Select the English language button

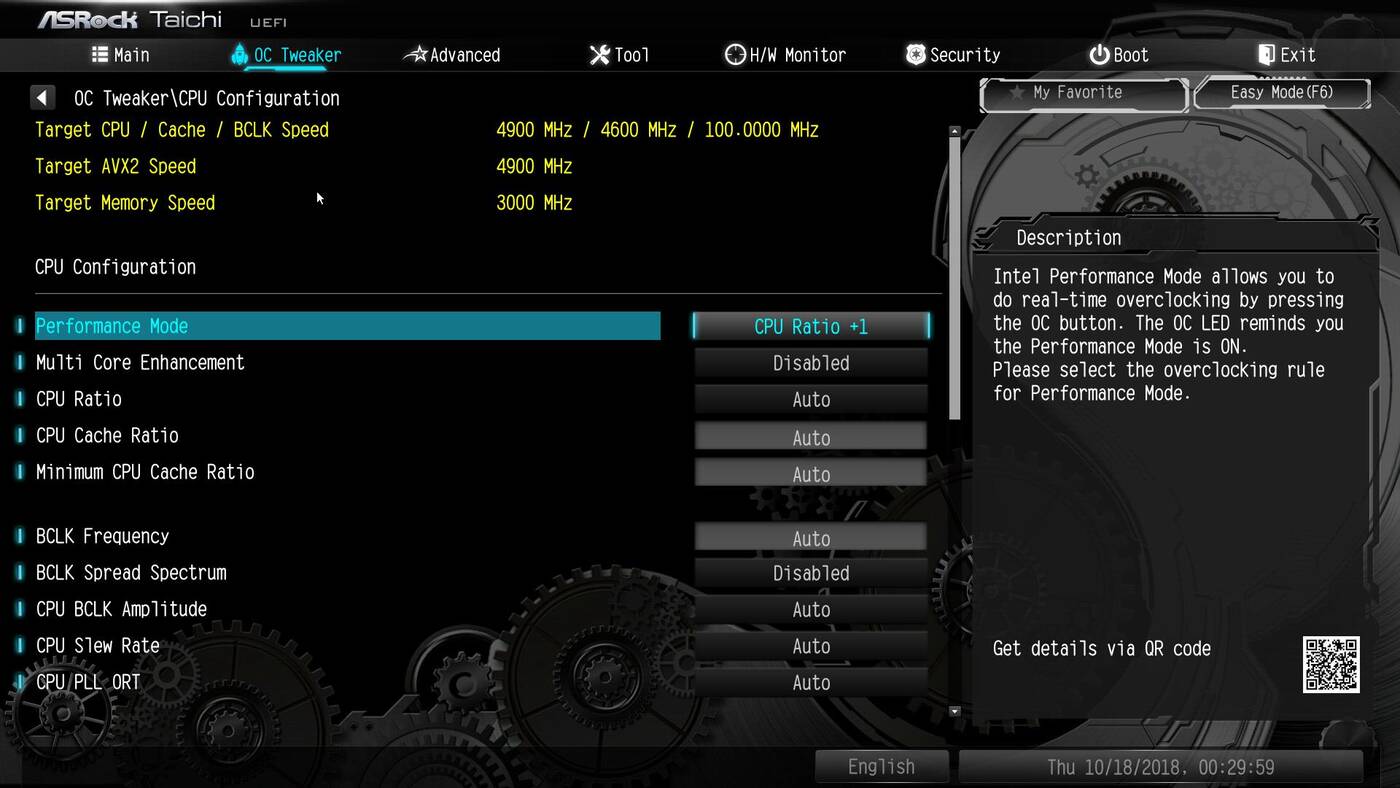pos(881,767)
